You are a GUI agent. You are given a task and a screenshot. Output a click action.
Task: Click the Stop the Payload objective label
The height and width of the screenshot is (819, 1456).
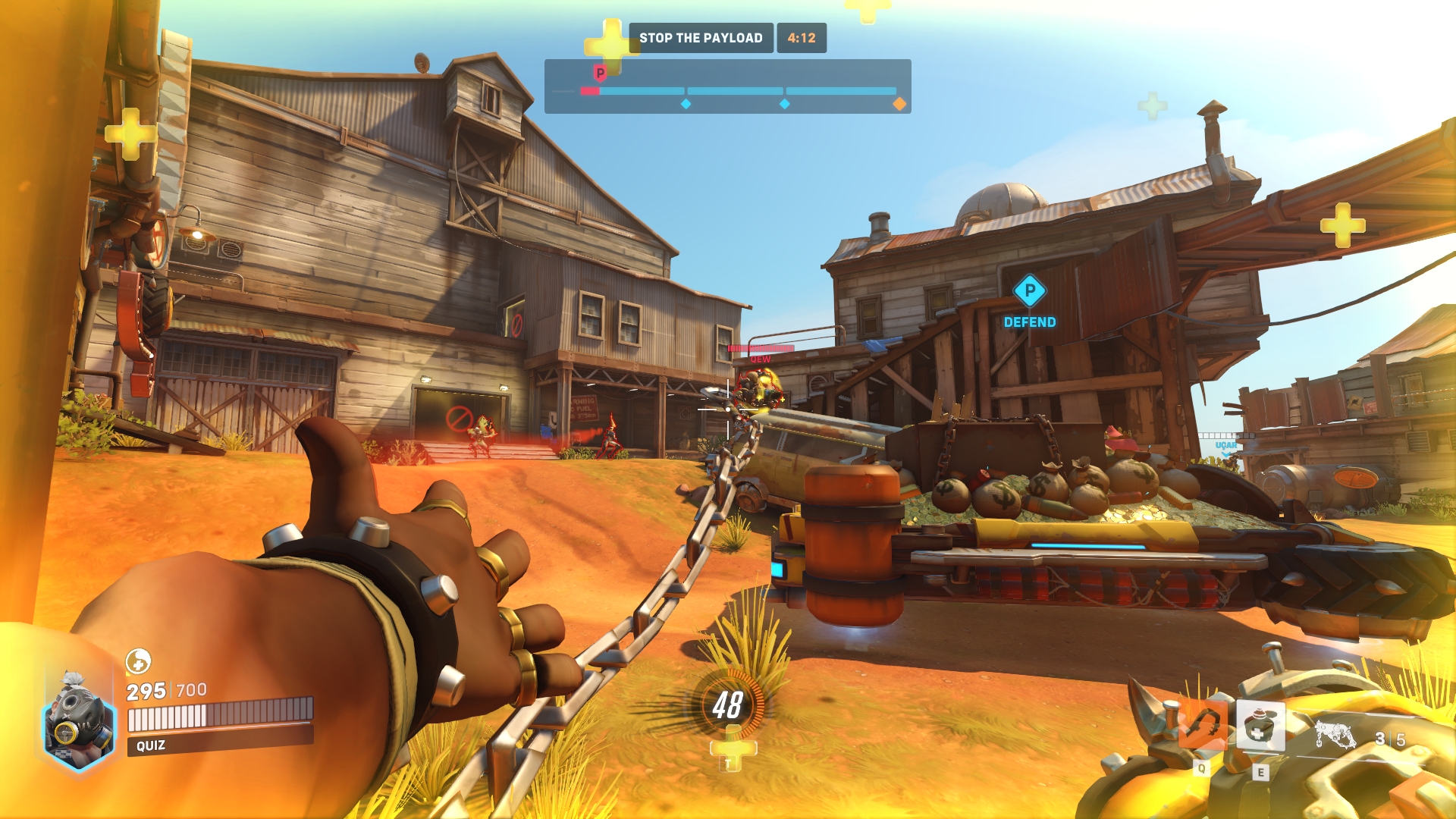tap(701, 38)
